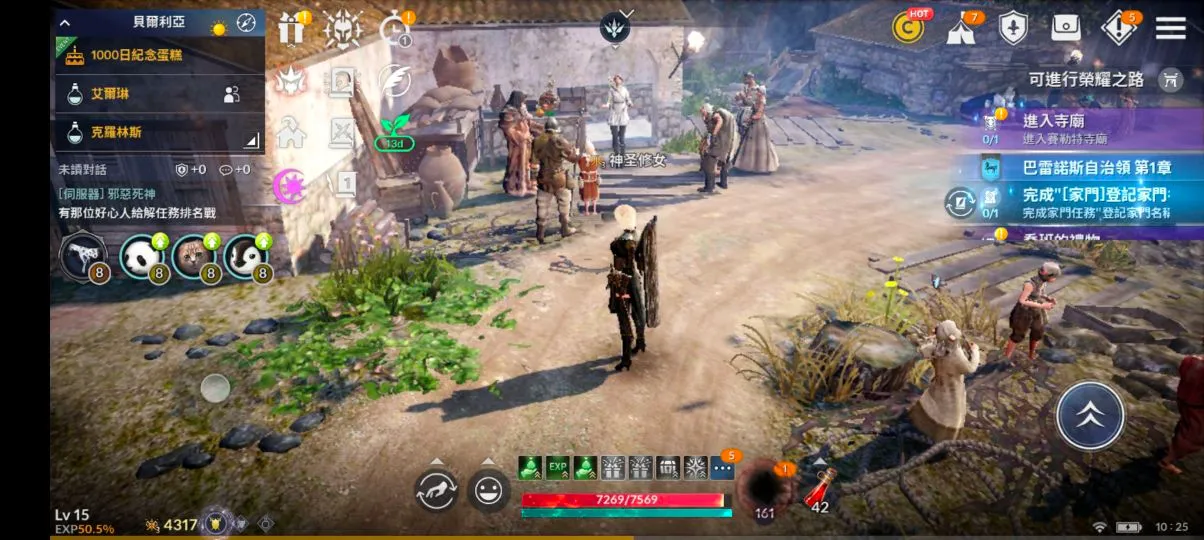Select the 1000日紀念蛋糕 event entry
Screen dimensions: 1204x540
pos(160,56)
